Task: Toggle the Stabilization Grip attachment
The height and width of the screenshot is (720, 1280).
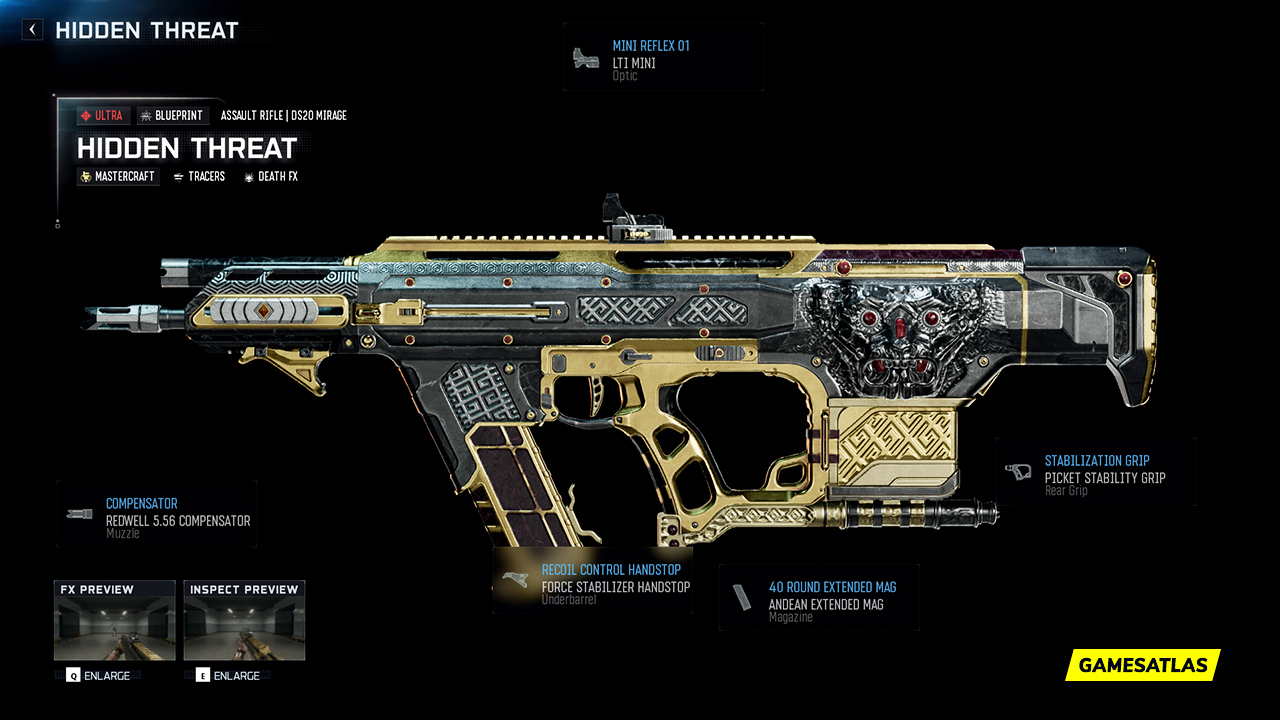Action: click(x=1095, y=471)
